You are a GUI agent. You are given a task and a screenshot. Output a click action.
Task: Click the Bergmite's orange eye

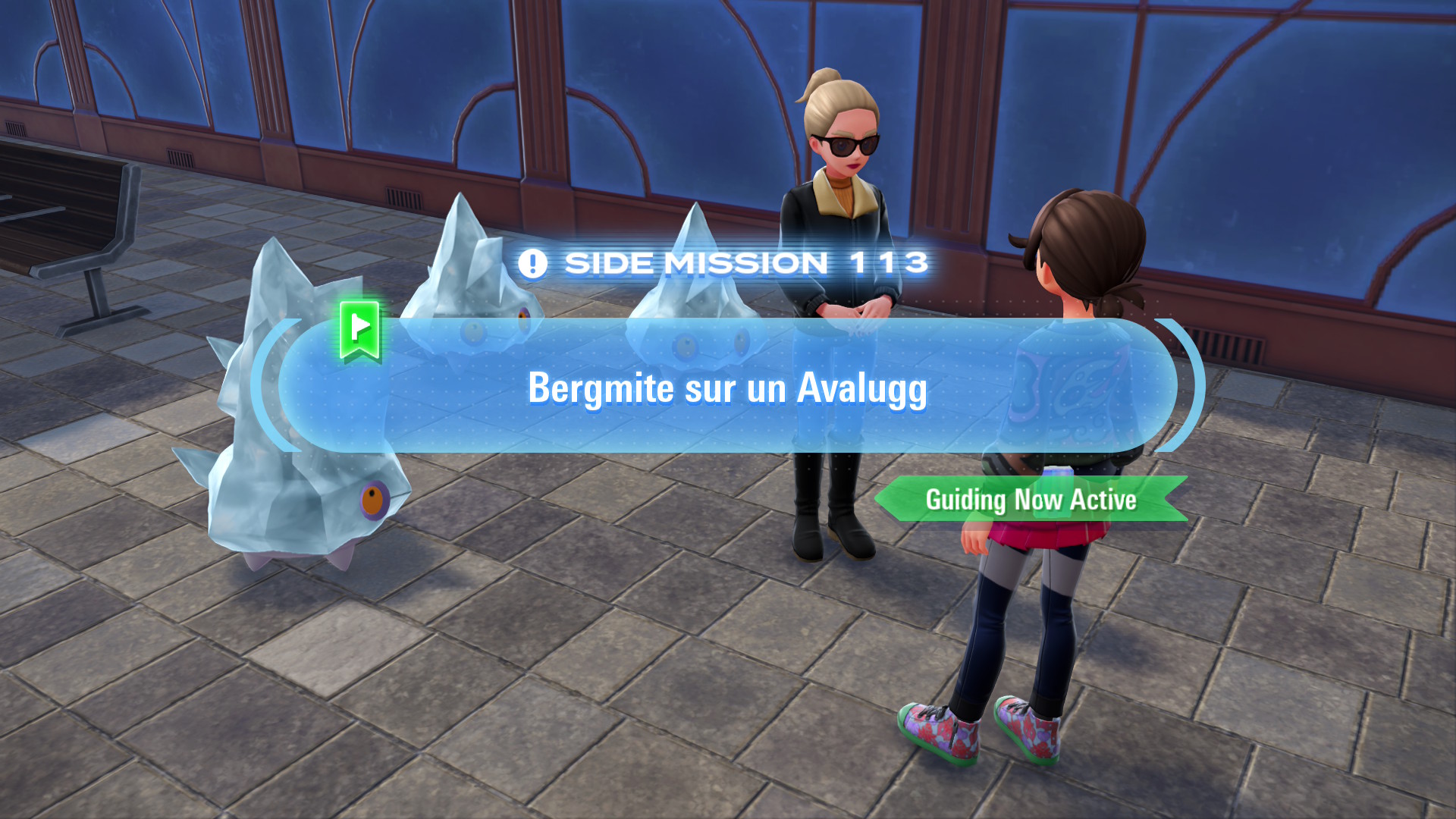click(x=375, y=498)
